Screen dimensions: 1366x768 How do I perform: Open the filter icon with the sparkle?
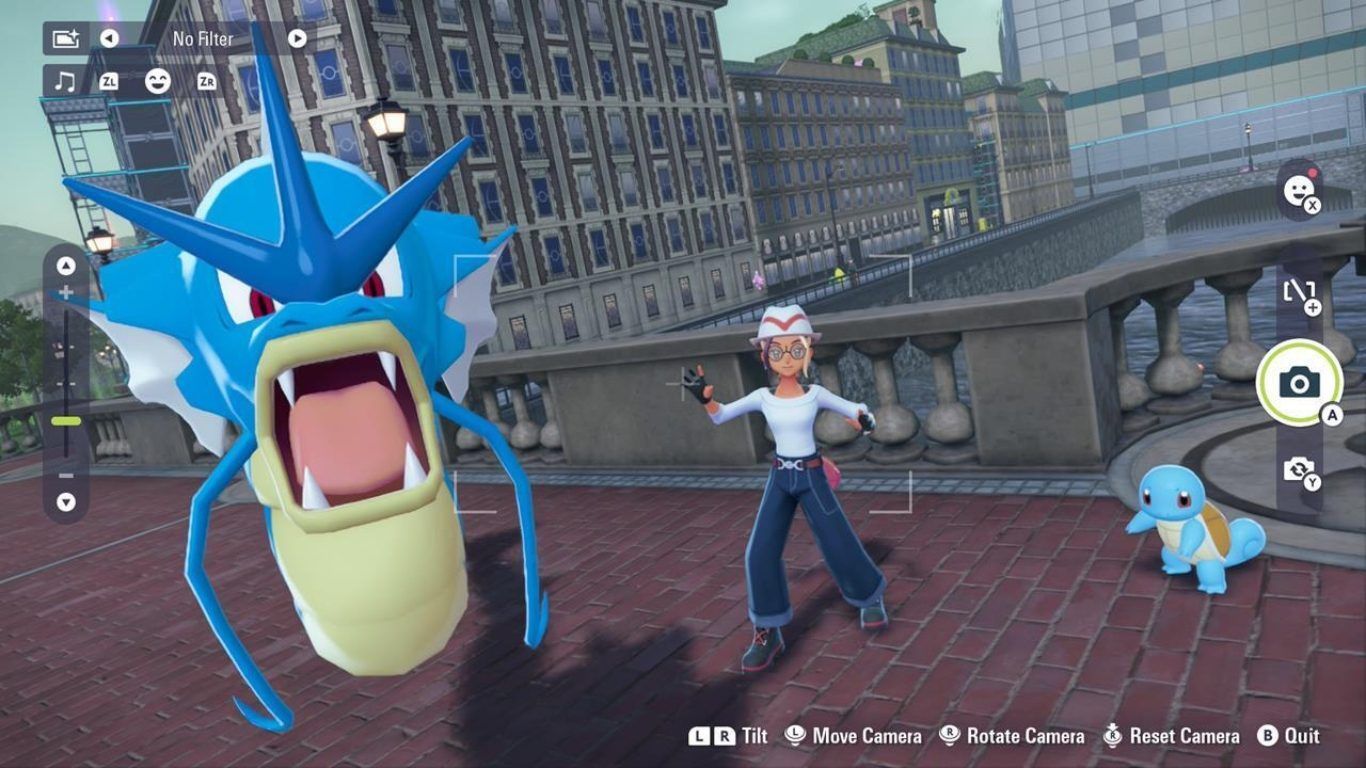[65, 38]
